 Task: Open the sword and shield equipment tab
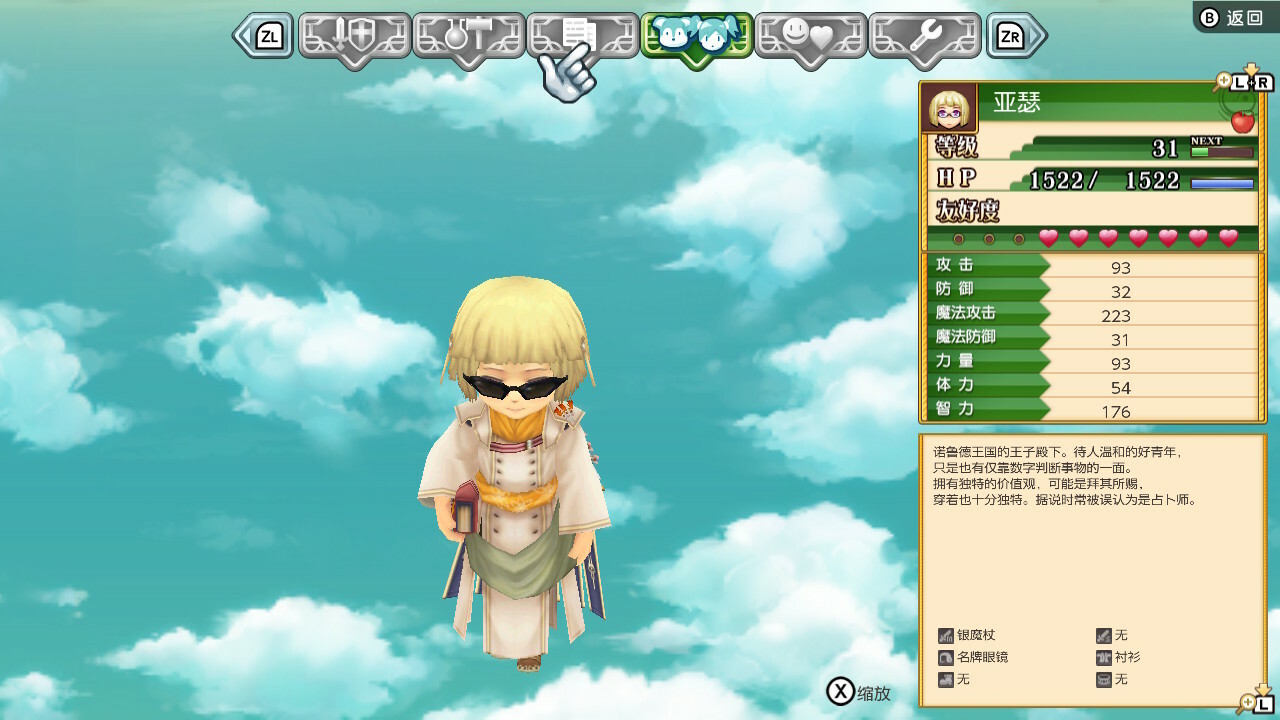(x=355, y=37)
